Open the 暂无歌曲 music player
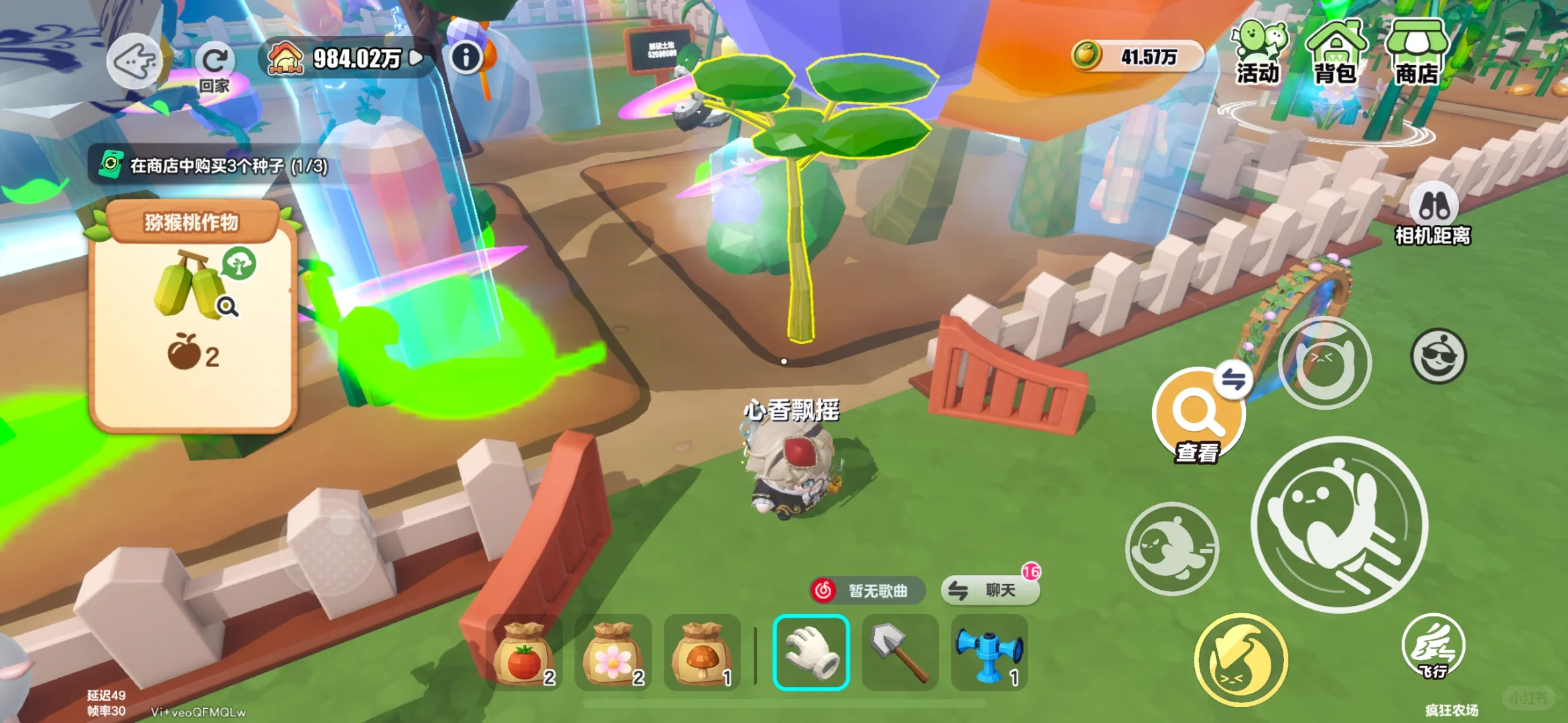Screen dimensions: 1568x723 867,590
